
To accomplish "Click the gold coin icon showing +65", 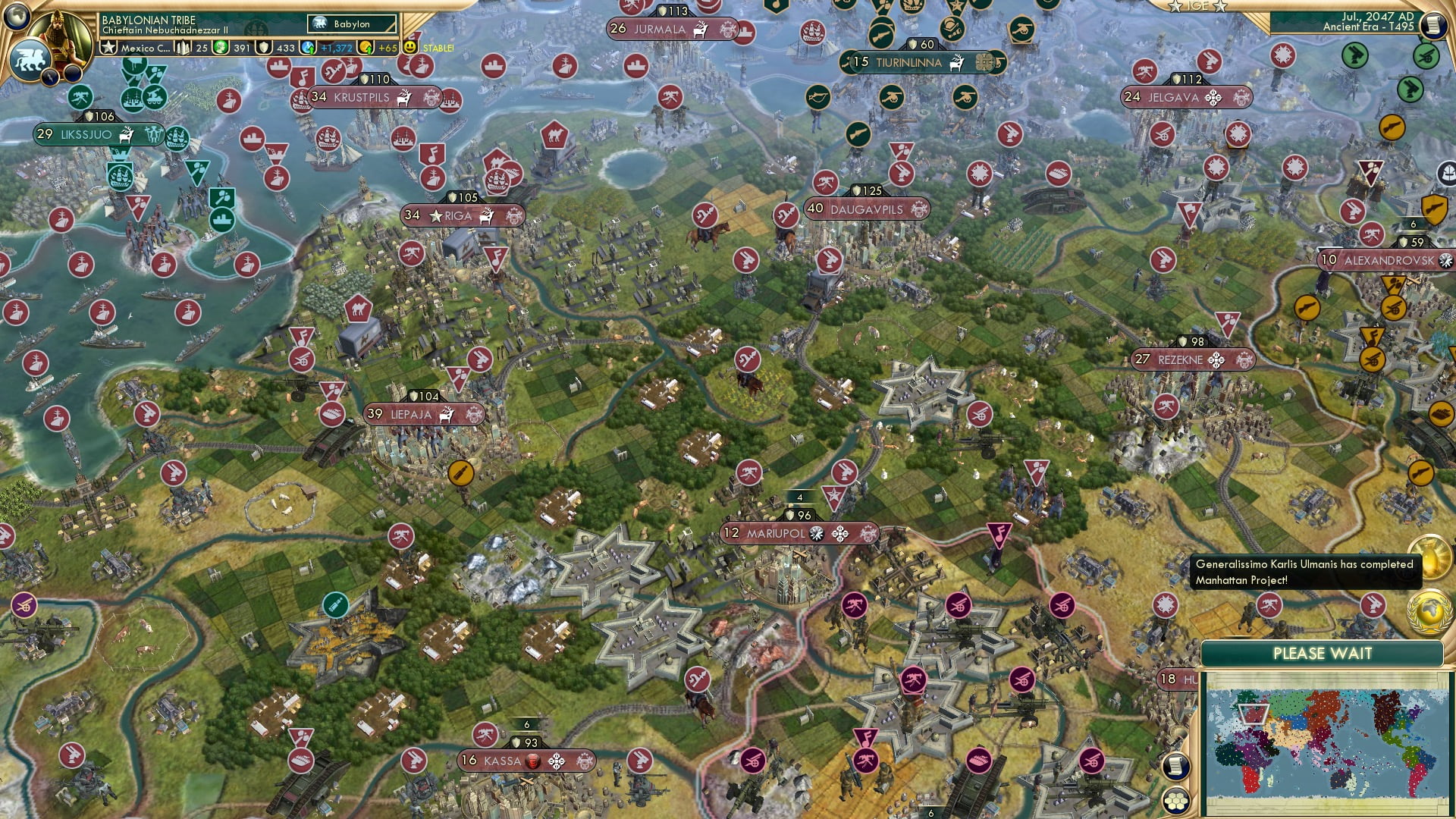I will [x=366, y=48].
